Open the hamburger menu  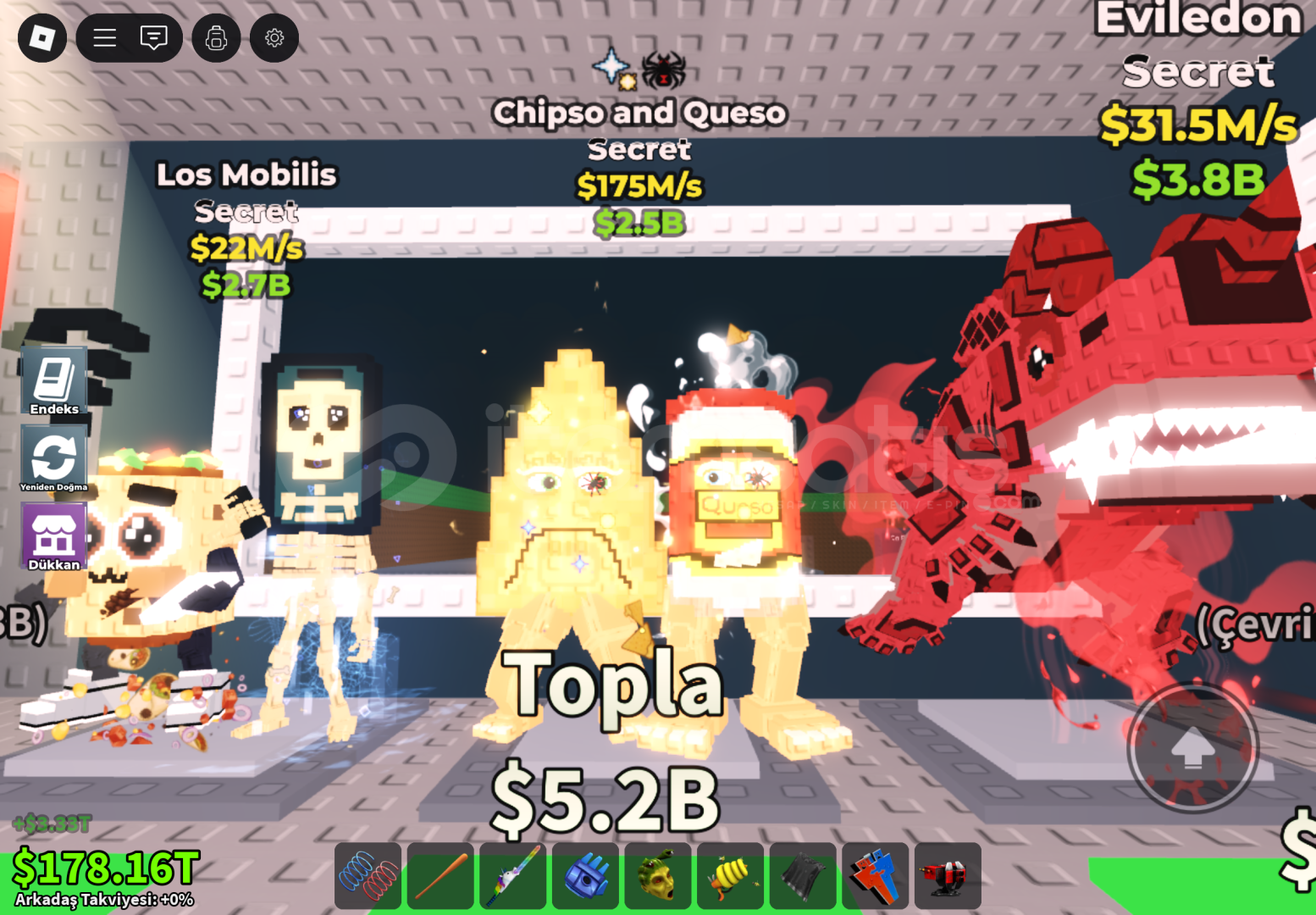point(104,37)
